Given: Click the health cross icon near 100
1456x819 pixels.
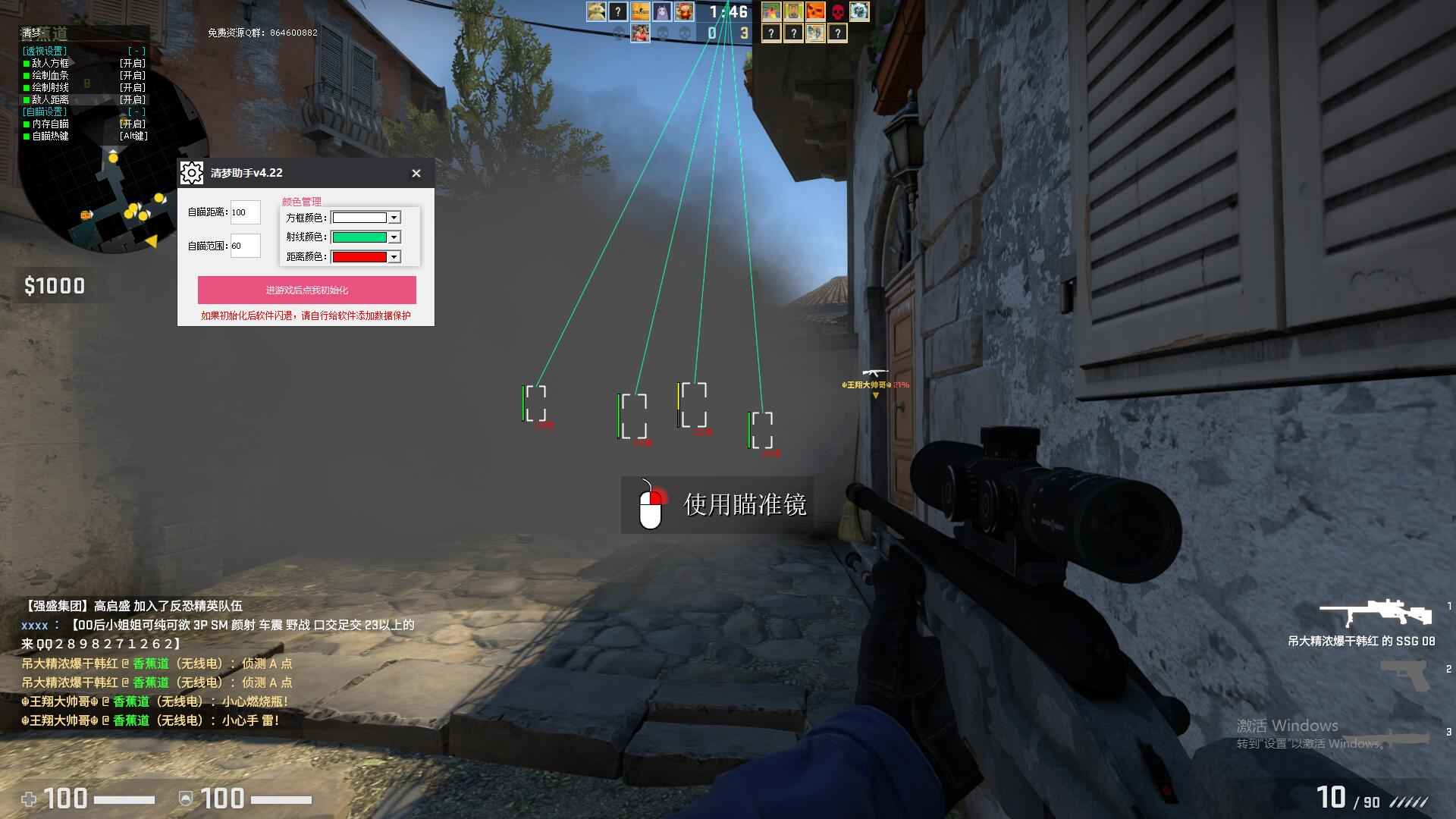Looking at the screenshot, I should [29, 799].
